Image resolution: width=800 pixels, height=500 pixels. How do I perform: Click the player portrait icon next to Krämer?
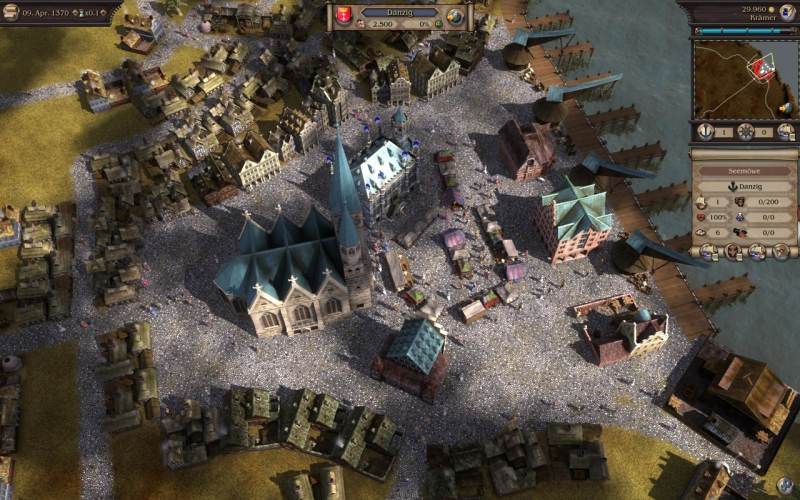tap(787, 11)
